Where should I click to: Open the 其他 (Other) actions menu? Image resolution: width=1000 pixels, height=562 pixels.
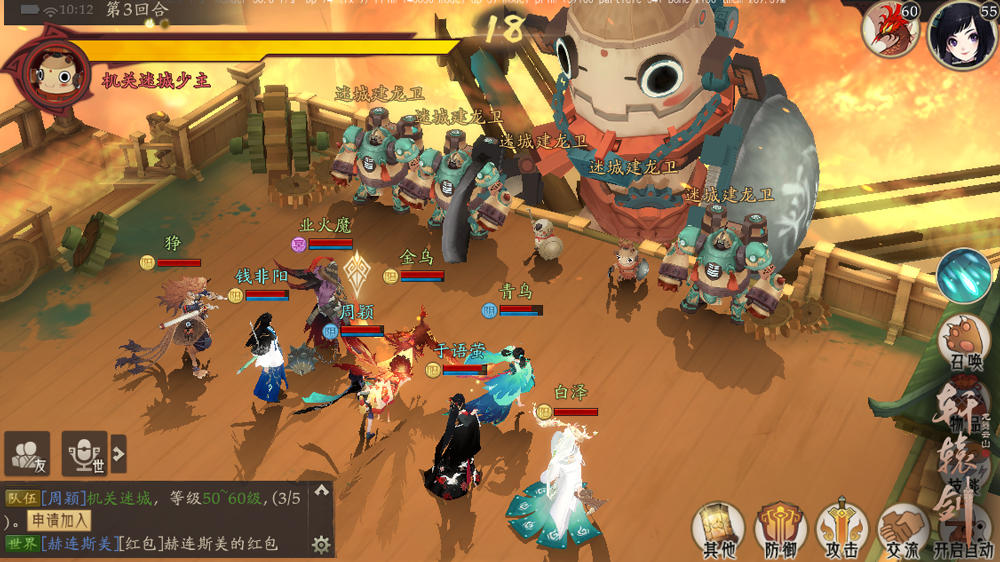718,529
